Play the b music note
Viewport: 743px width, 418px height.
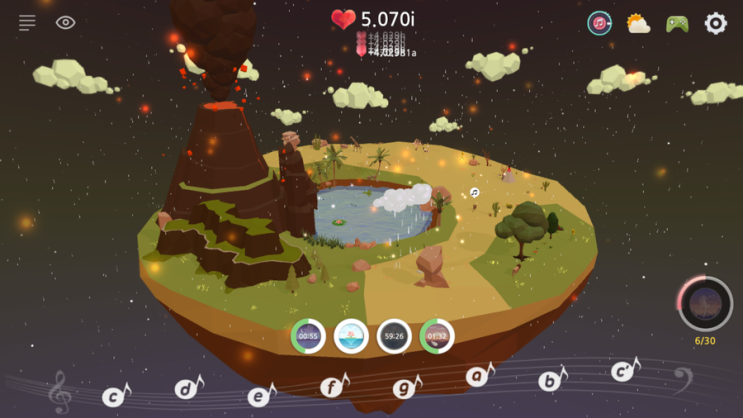coord(551,380)
